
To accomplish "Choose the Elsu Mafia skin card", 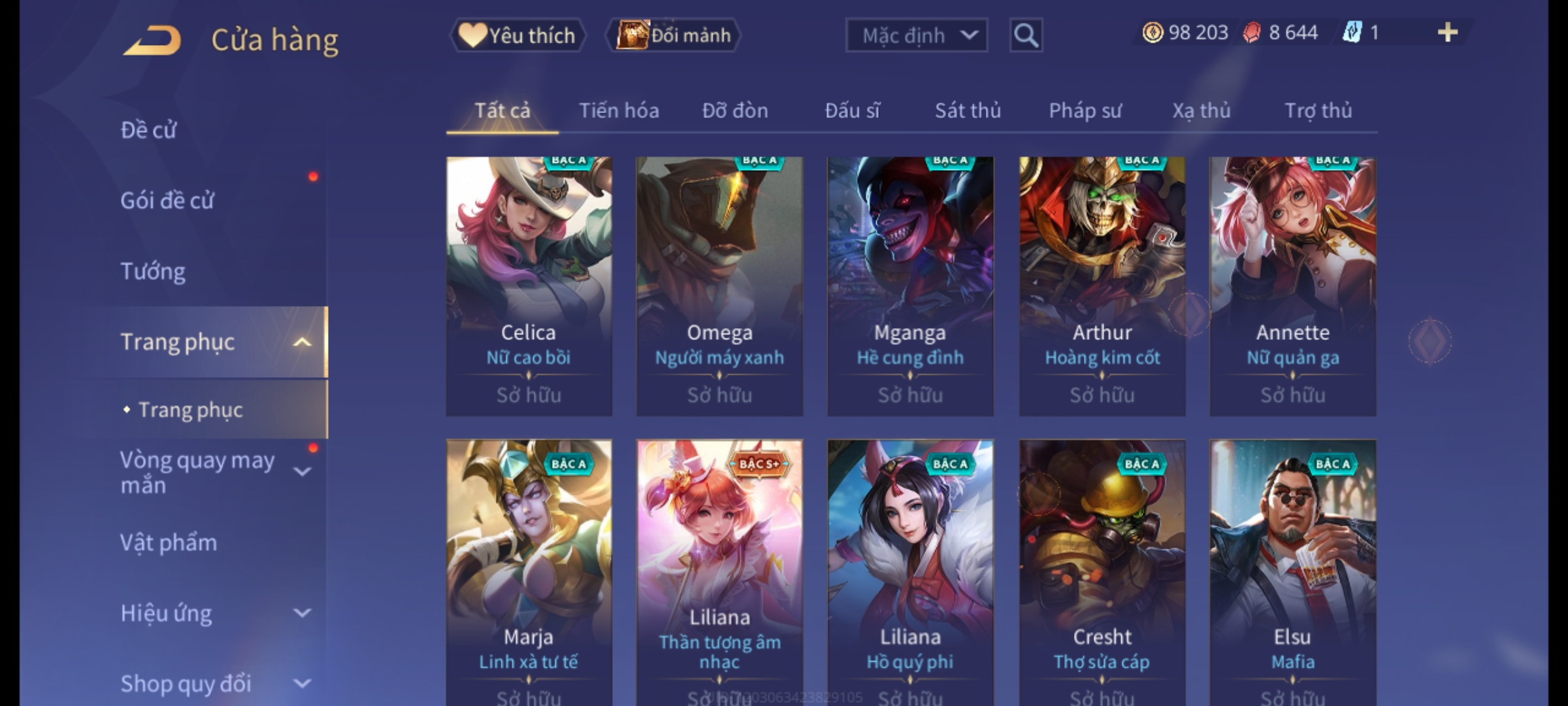I will [x=1292, y=569].
